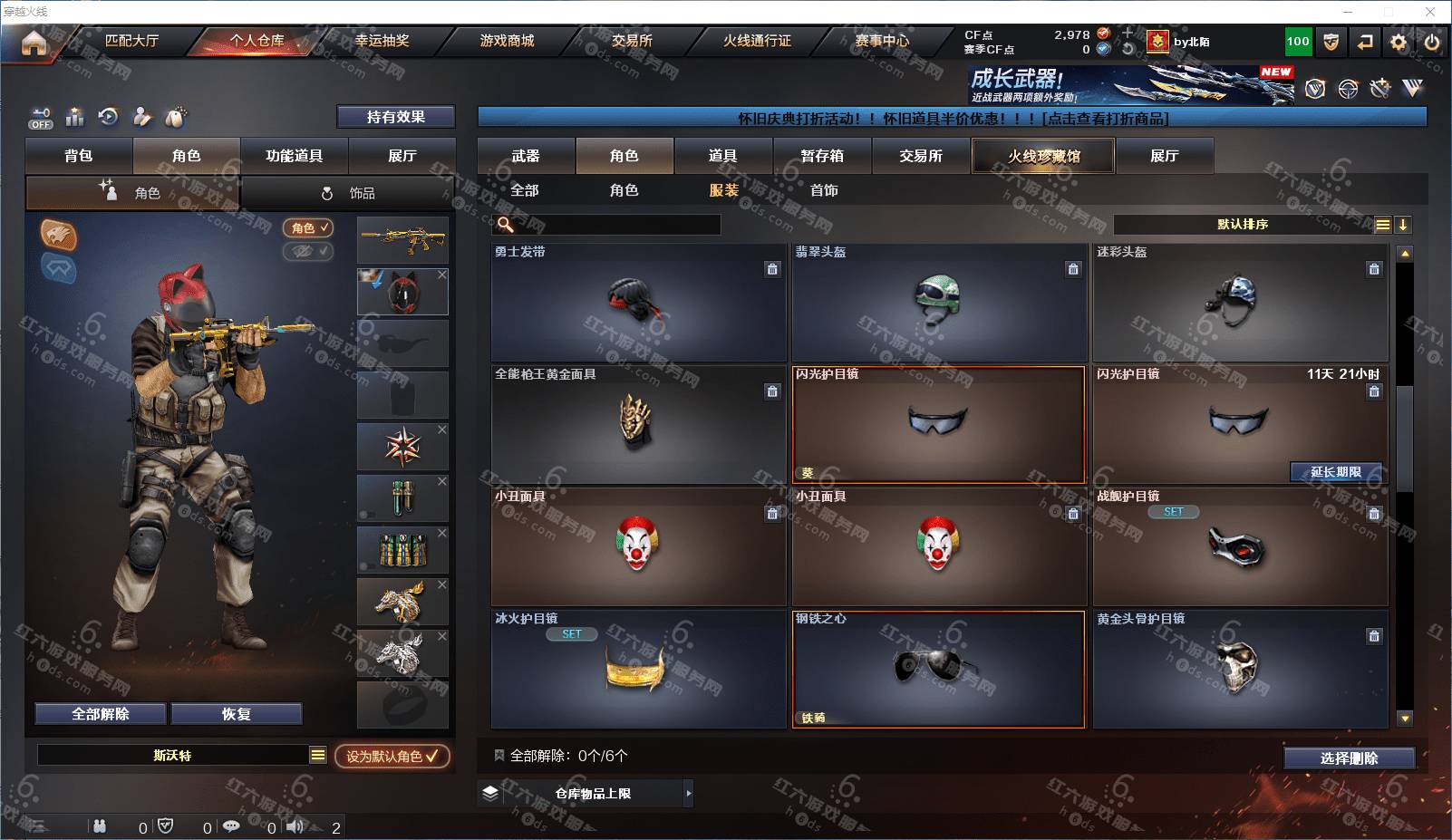Click the home icon button
Image resolution: width=1452 pixels, height=840 pixels.
coord(34,43)
